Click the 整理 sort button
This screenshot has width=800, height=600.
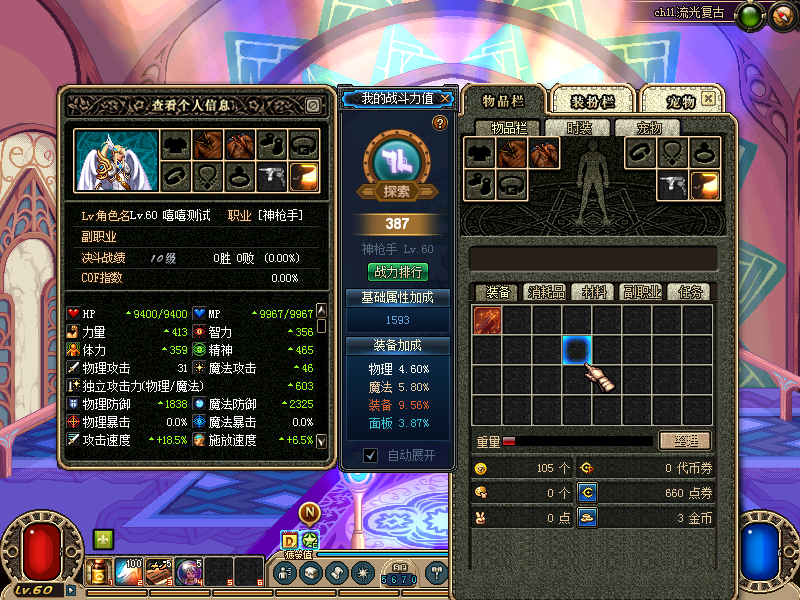[x=685, y=441]
